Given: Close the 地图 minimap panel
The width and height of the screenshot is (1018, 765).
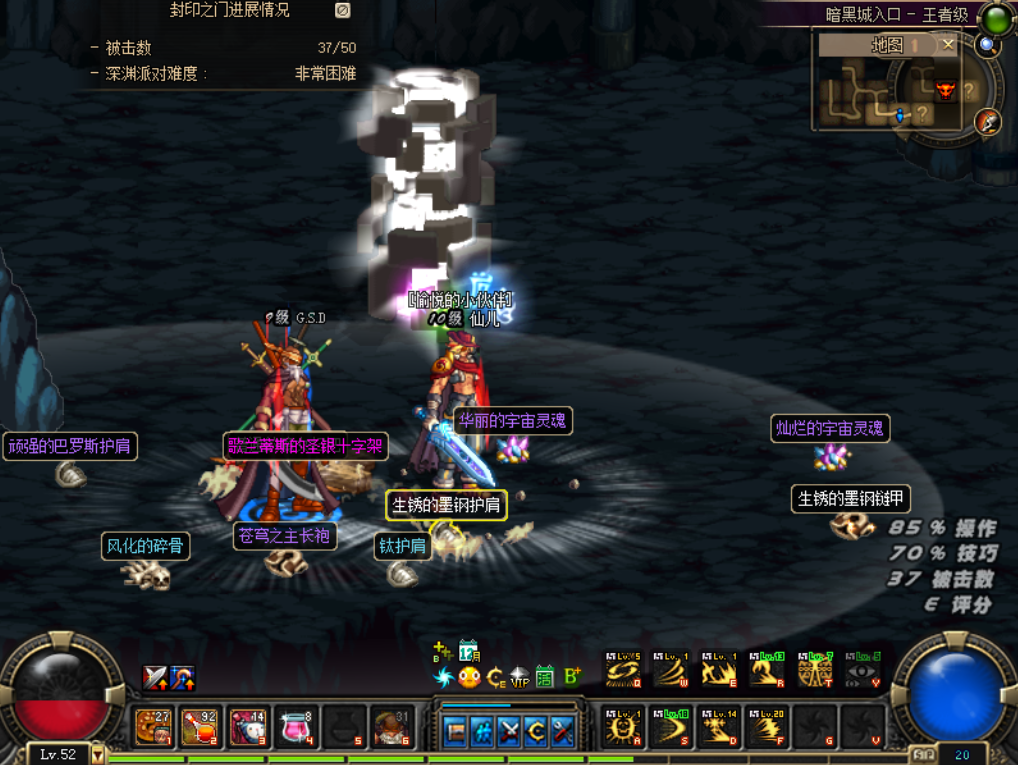Looking at the screenshot, I should coord(948,45).
